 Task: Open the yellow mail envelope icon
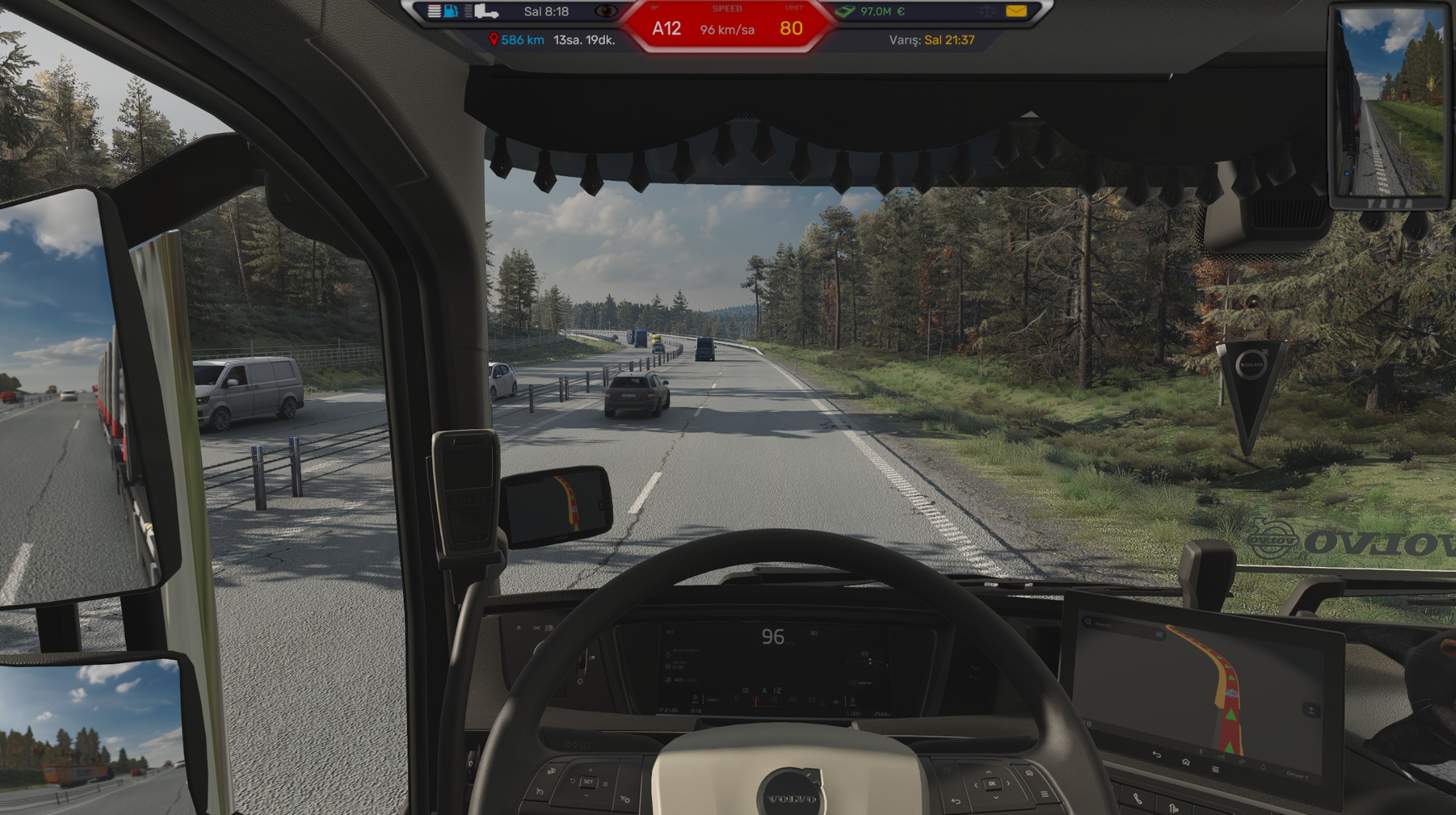click(1016, 11)
